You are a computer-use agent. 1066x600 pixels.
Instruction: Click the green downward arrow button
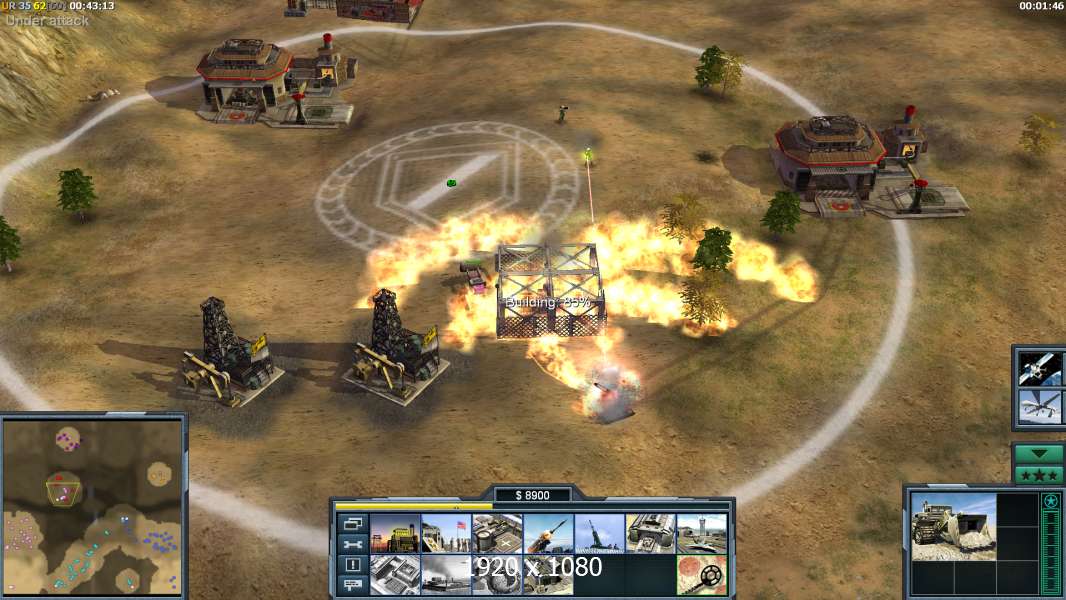[x=1039, y=454]
